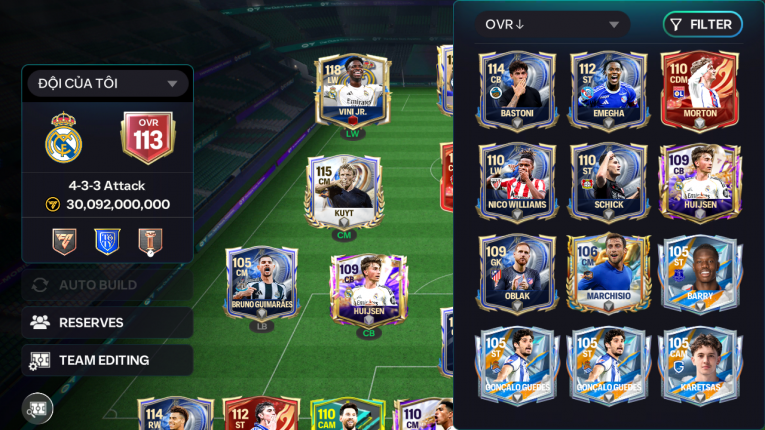Tap the blue shield badge icon

tap(107, 241)
